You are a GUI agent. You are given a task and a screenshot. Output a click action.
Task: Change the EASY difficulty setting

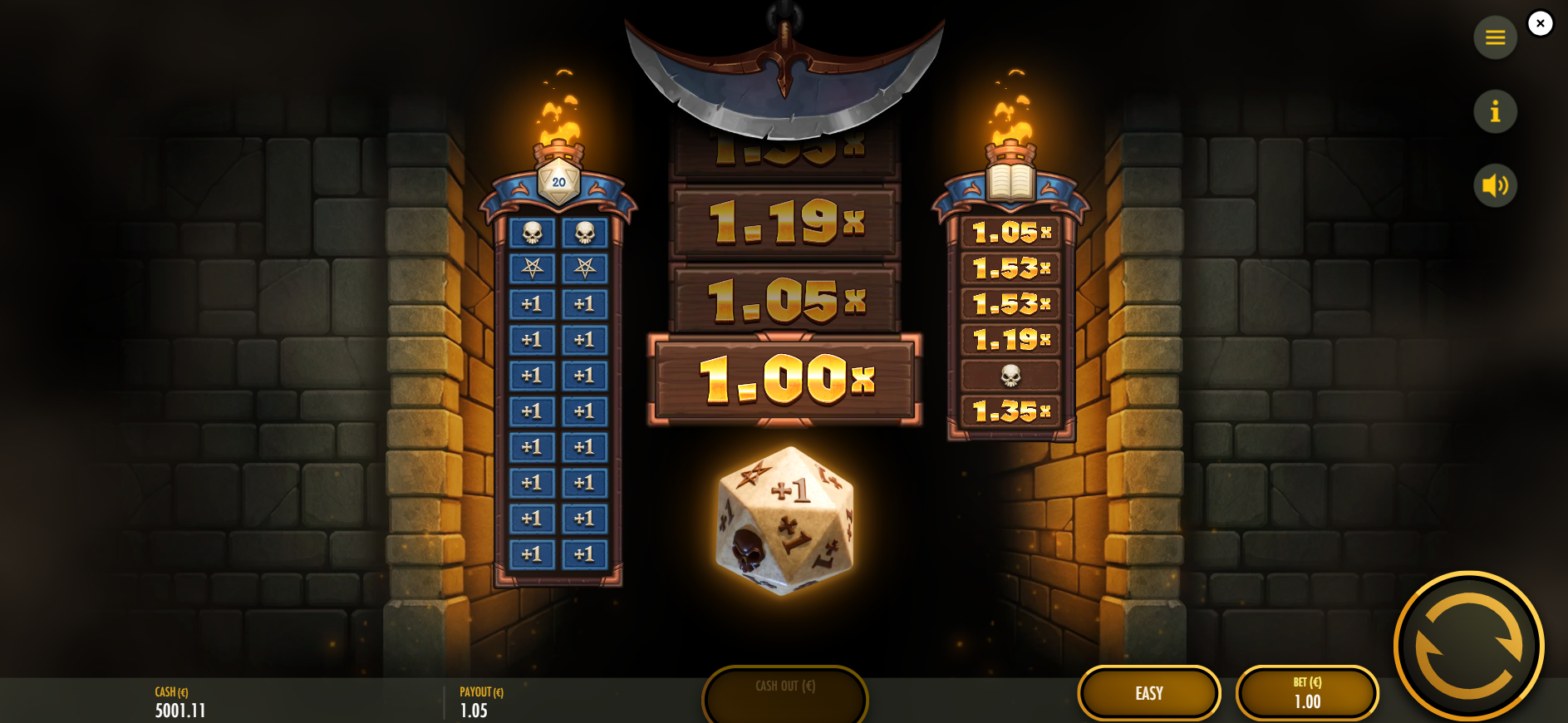point(1148,693)
